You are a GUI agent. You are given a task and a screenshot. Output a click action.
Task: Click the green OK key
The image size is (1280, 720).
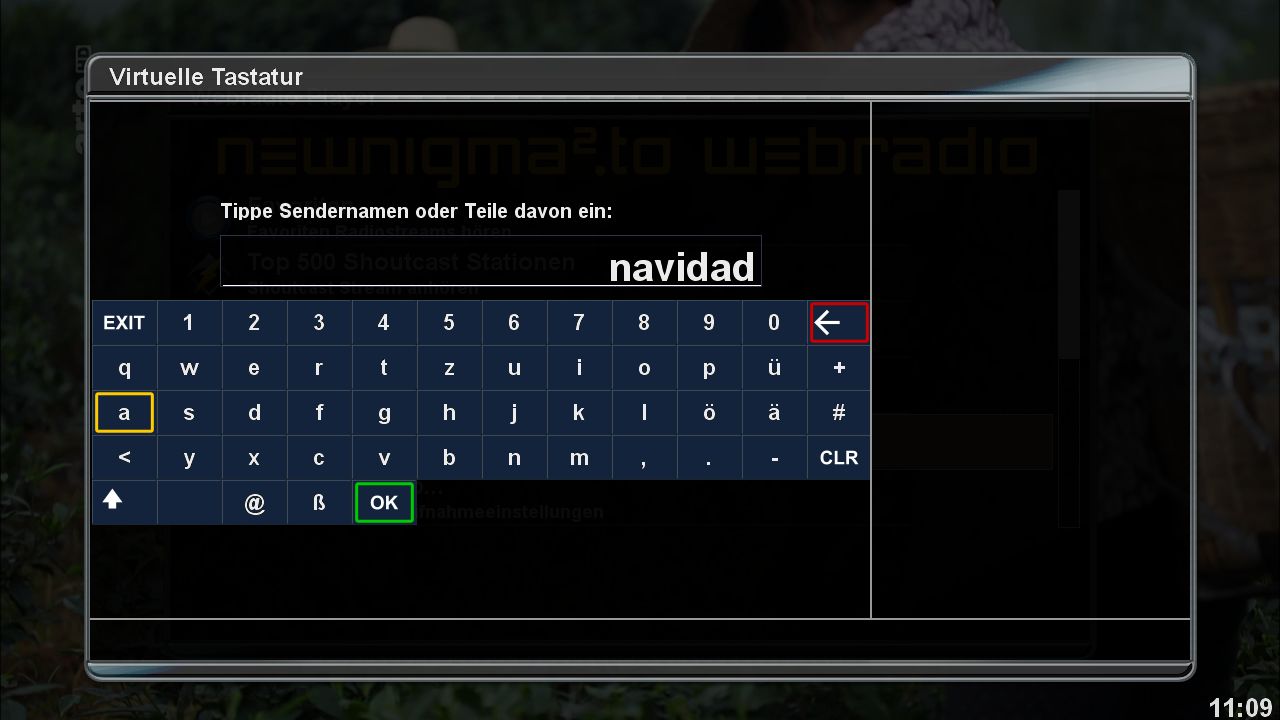tap(384, 502)
